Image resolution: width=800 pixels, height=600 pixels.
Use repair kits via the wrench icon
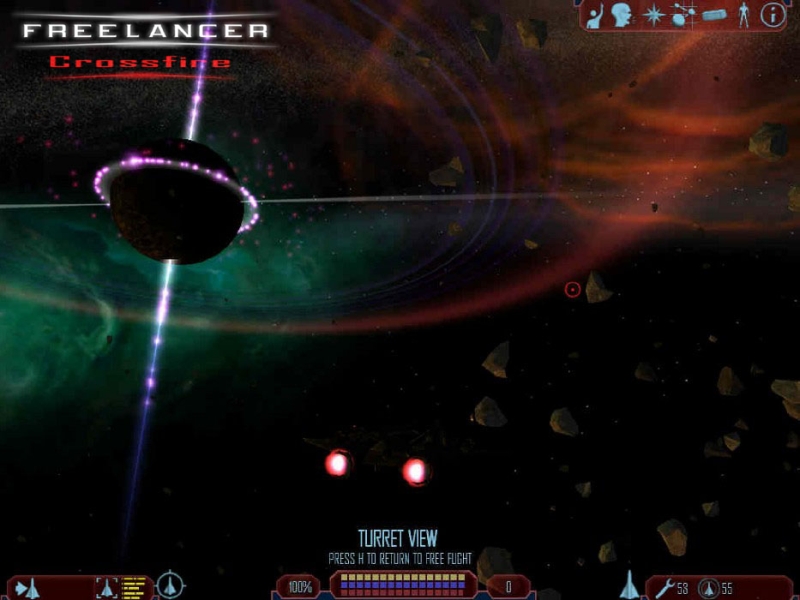[x=664, y=587]
